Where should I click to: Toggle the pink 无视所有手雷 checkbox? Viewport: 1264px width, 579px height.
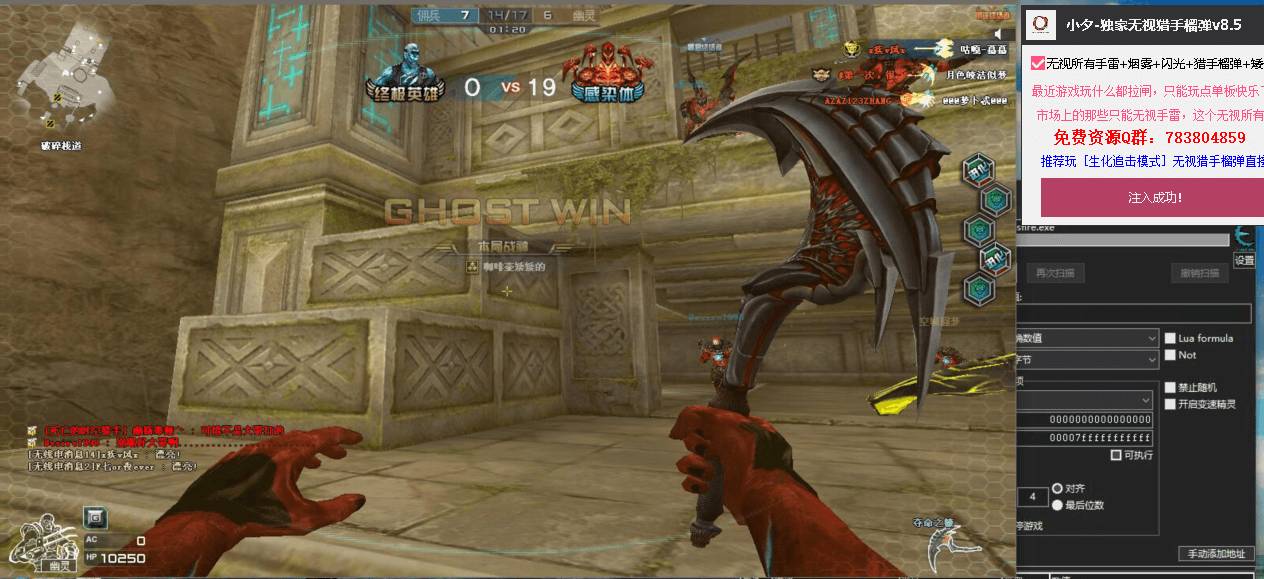click(1038, 63)
